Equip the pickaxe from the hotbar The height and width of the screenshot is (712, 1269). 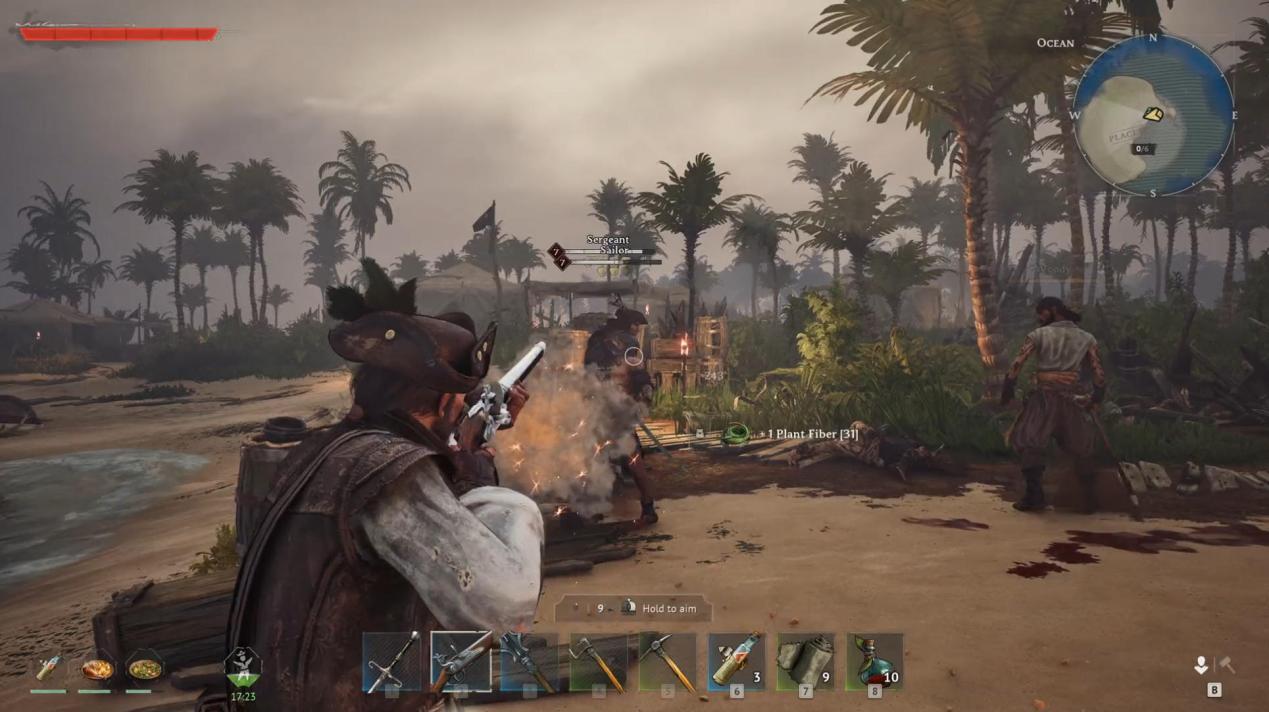tap(667, 661)
